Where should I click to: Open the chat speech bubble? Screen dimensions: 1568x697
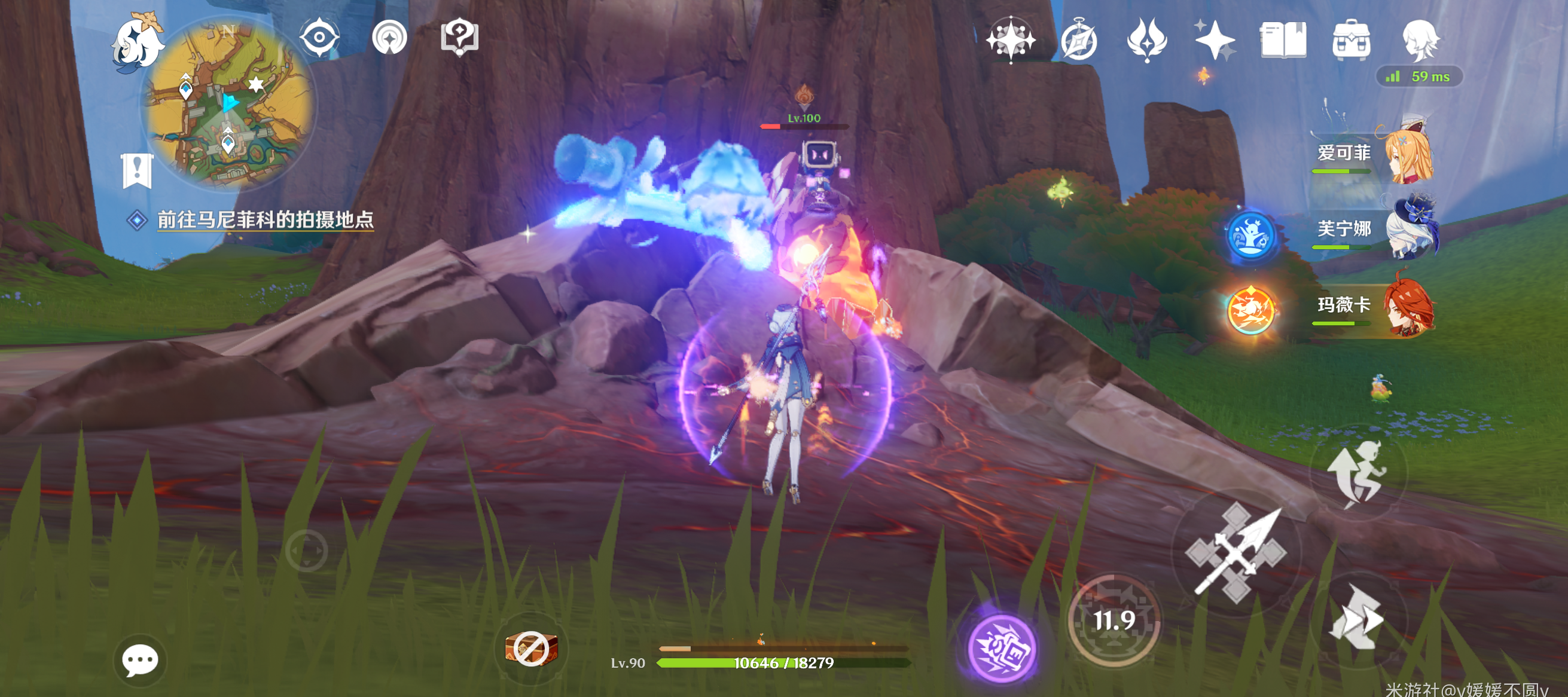pyautogui.click(x=140, y=659)
